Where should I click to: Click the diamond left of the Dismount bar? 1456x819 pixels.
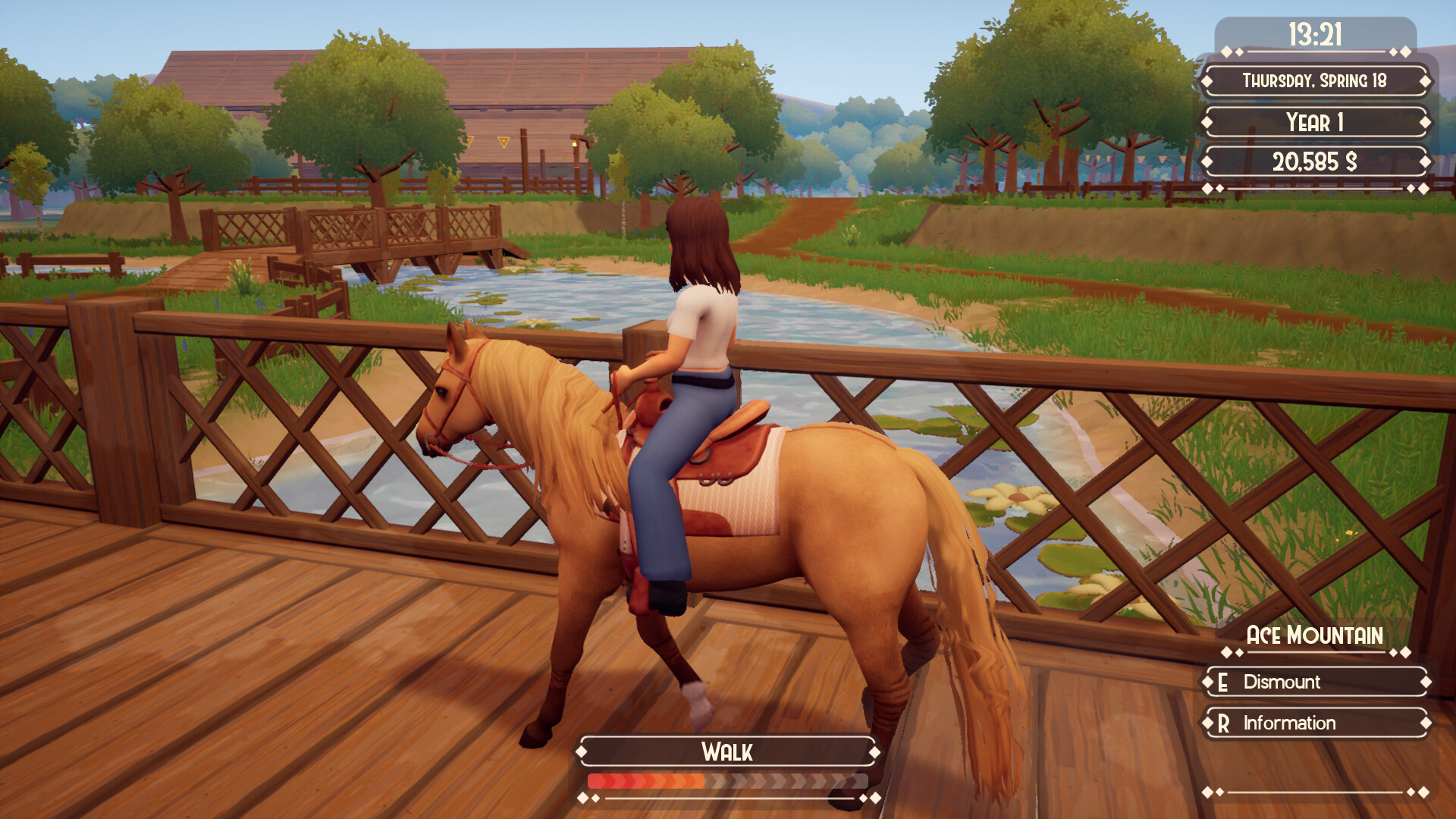point(1207,682)
